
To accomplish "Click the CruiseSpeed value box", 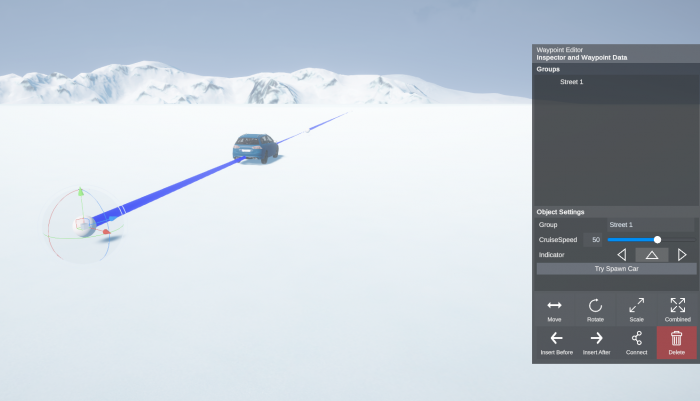I will click(x=596, y=240).
